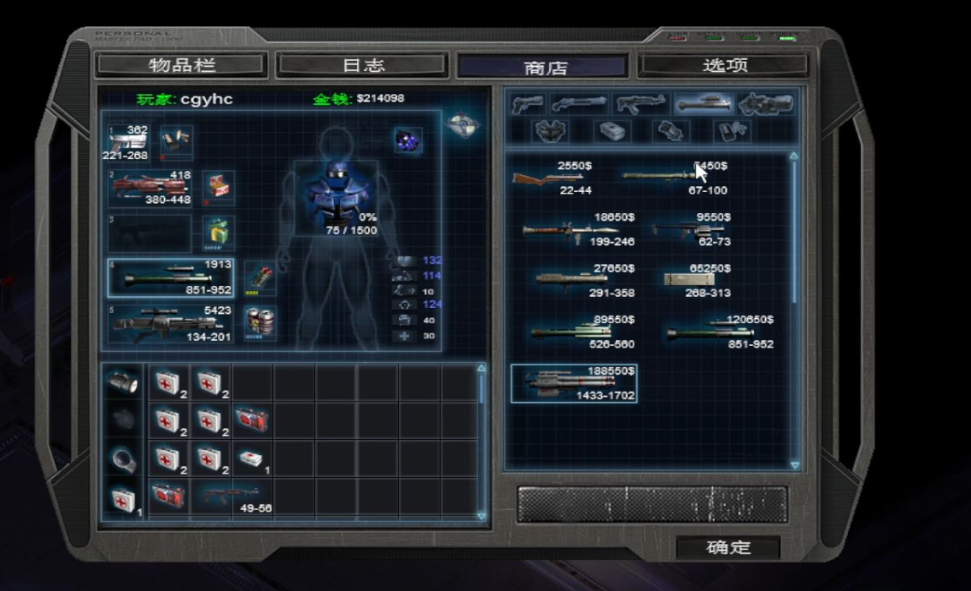Switch to the 日志 log tab

(x=362, y=66)
